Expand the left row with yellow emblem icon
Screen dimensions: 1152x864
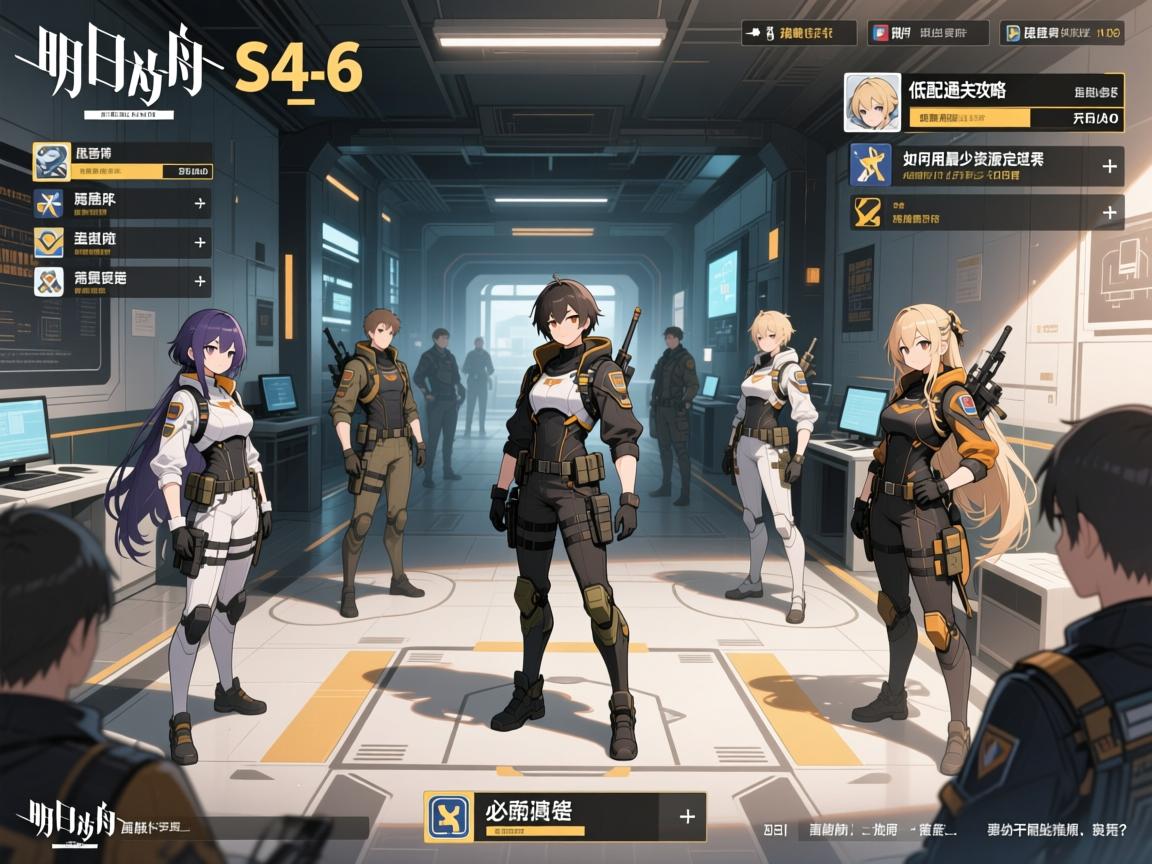(x=200, y=242)
